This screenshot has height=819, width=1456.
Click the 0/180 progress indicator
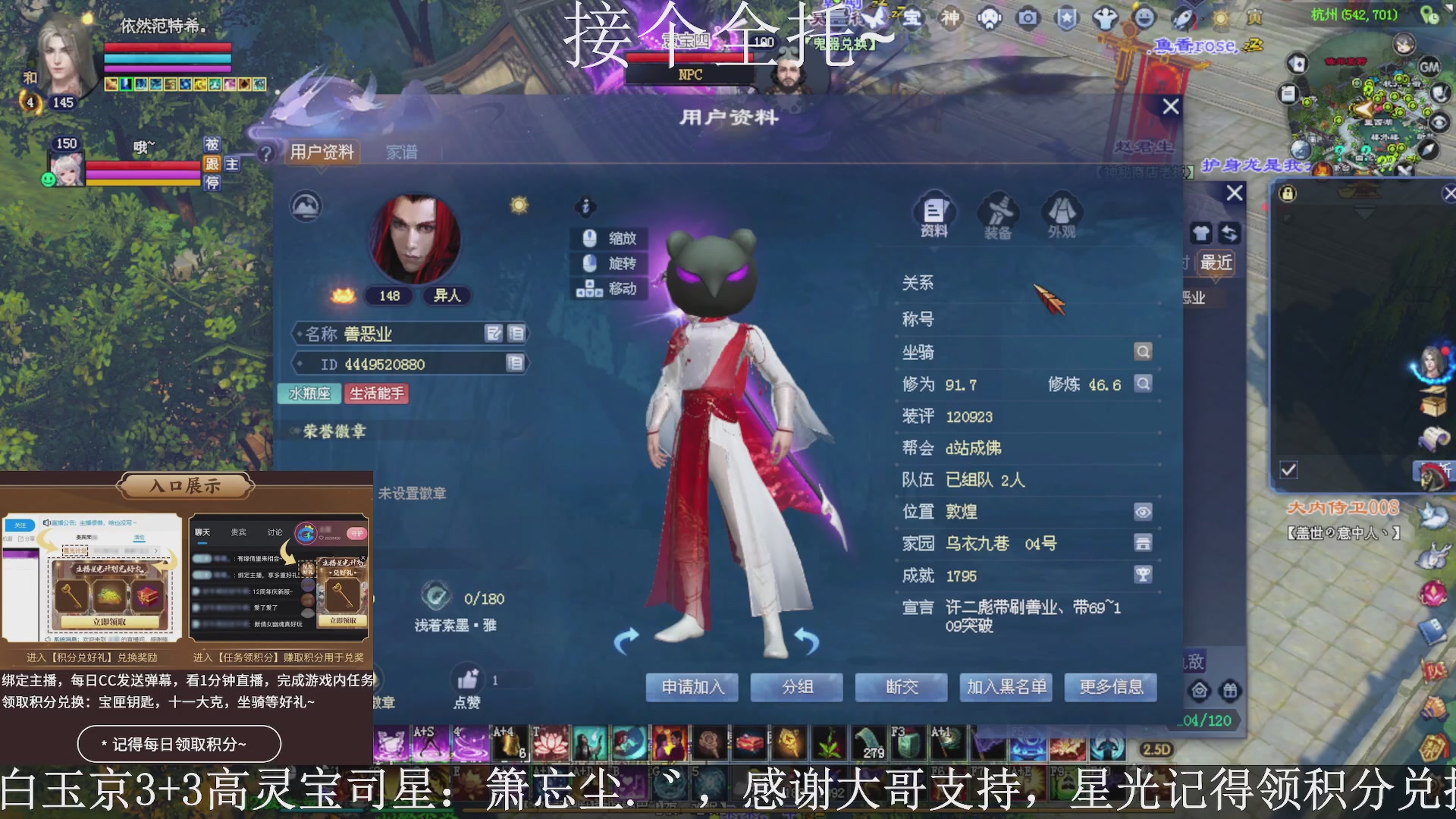tap(484, 598)
